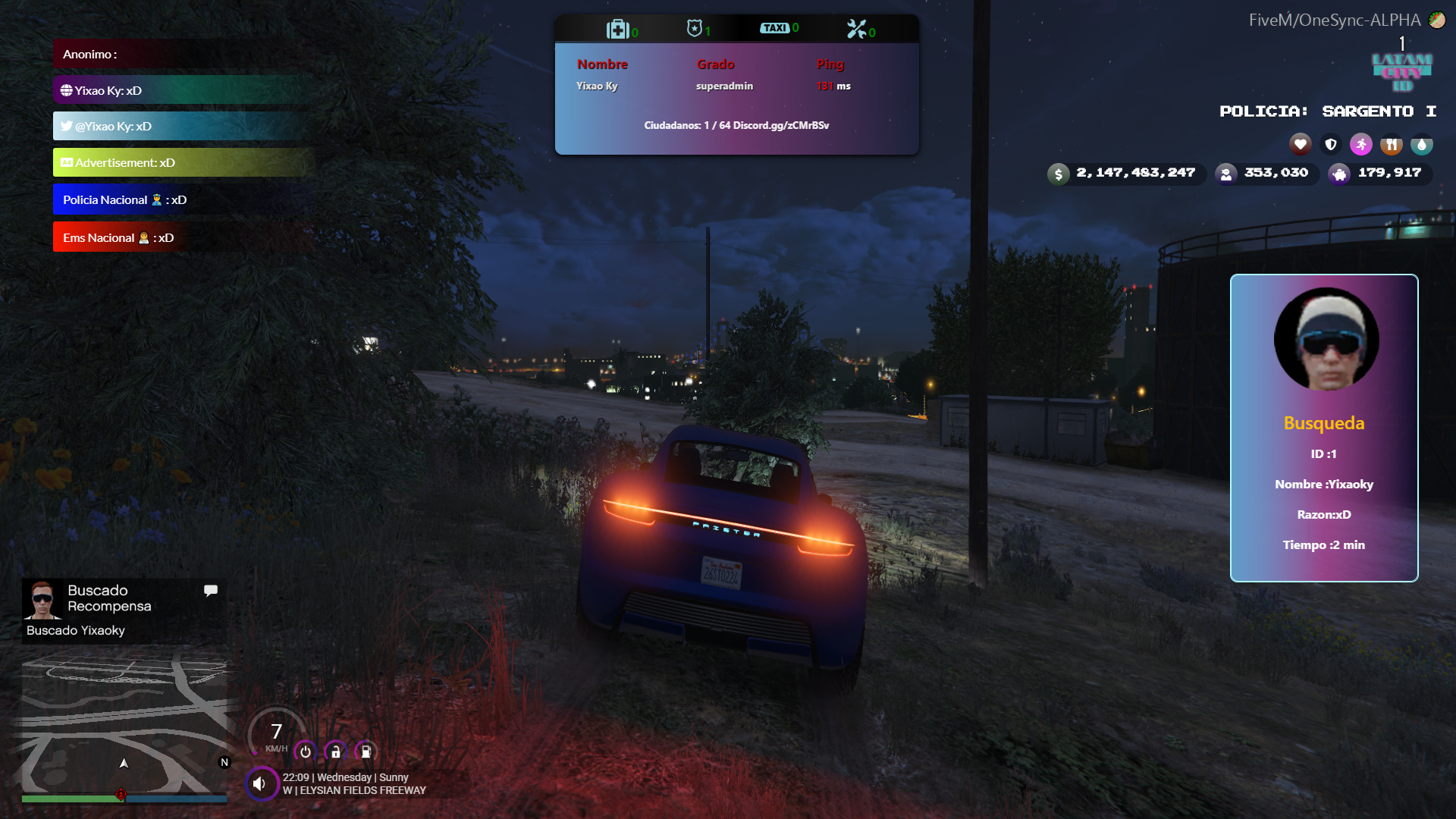Viewport: 1456px width, 819px height.
Task: Click the orange hunger fork icon
Action: pos(1392,144)
